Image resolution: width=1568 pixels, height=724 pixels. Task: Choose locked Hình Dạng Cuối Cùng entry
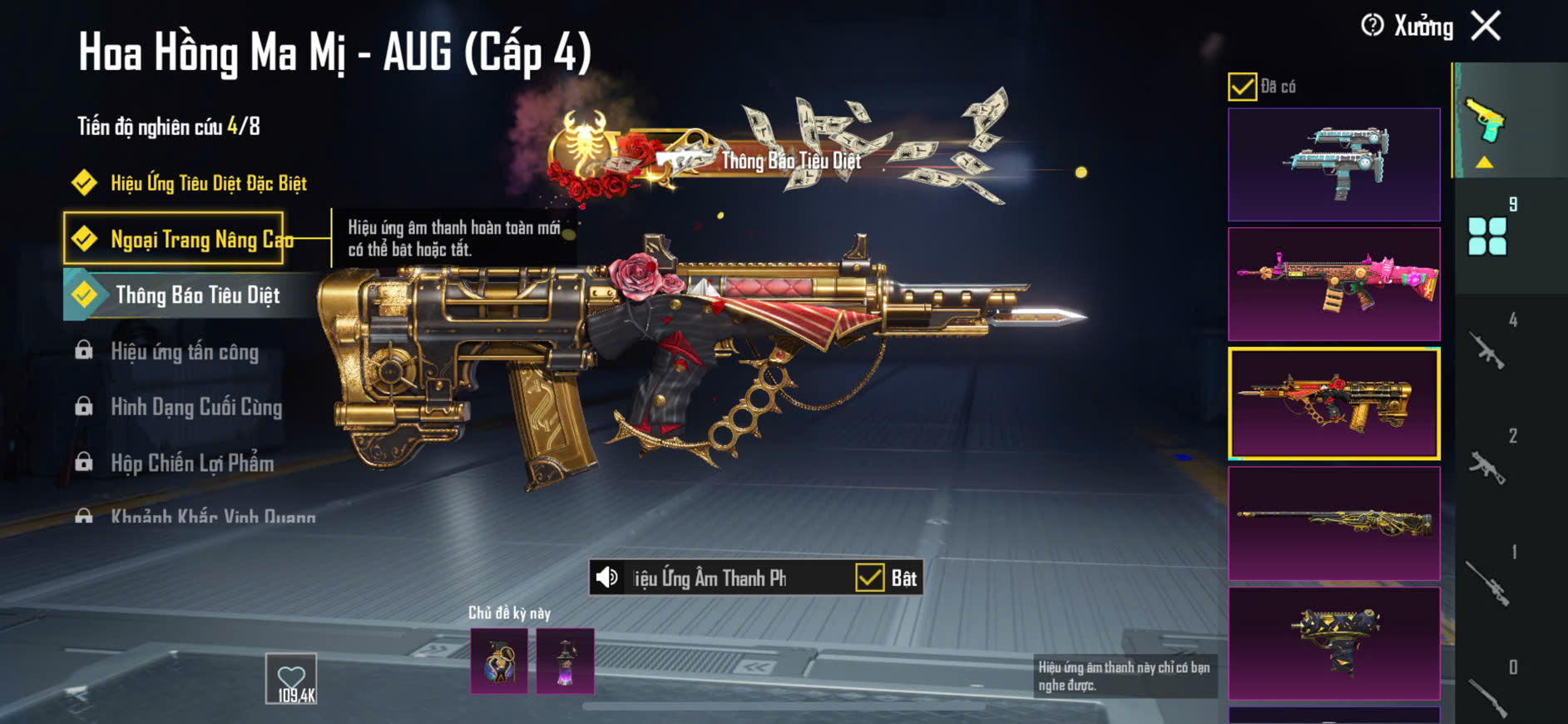195,407
